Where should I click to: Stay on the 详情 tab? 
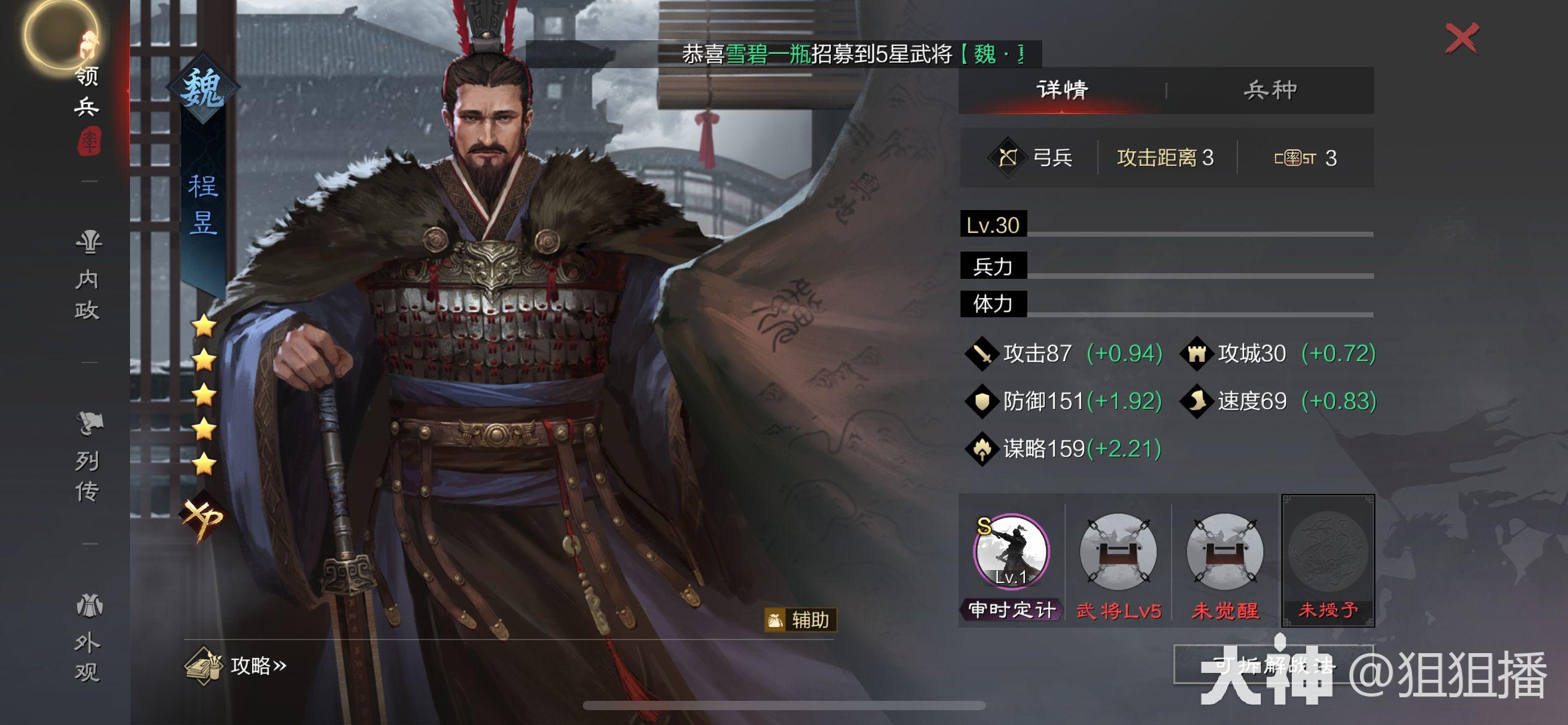[1060, 89]
